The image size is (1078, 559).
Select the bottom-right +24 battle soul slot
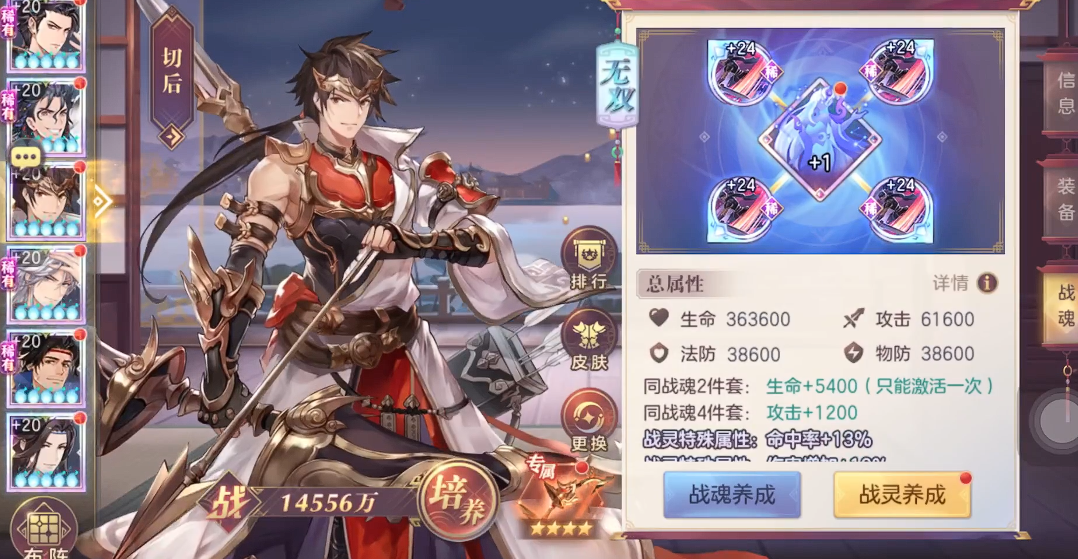[x=900, y=210]
